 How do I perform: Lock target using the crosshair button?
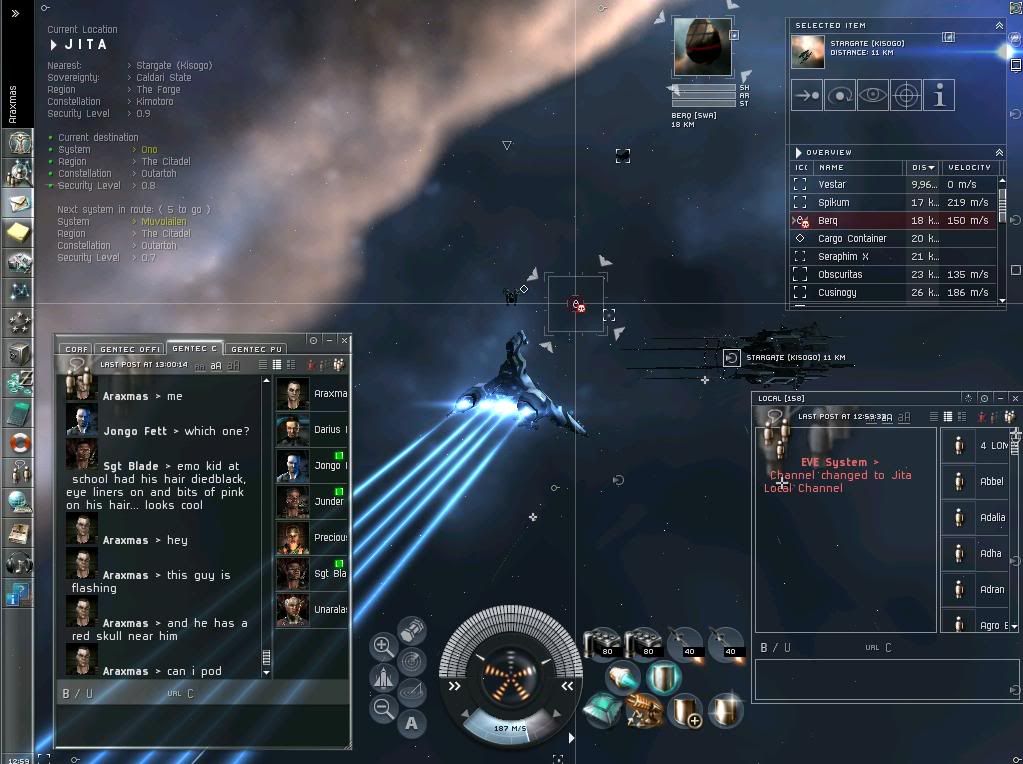tap(906, 96)
